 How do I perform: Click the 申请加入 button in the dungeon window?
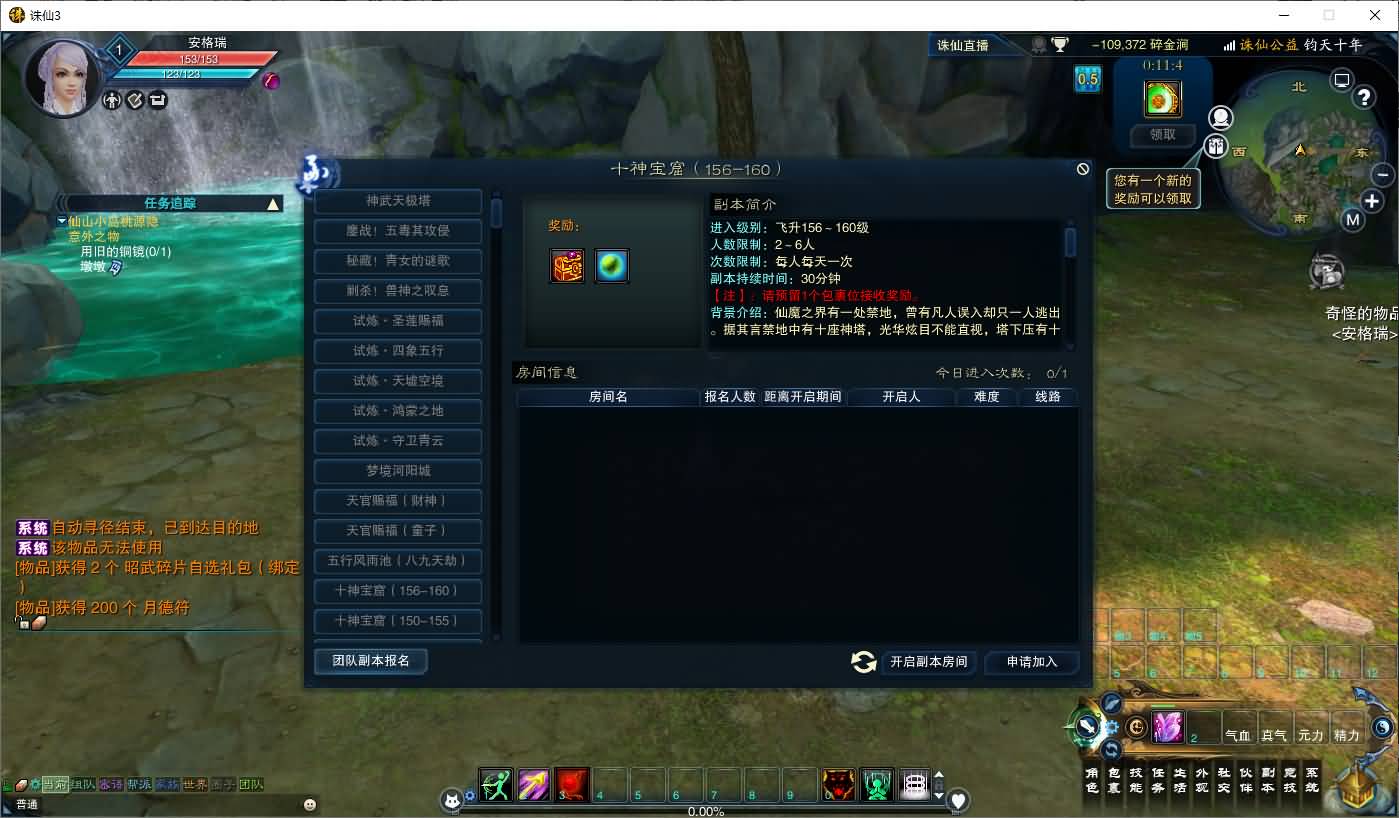click(x=1031, y=662)
